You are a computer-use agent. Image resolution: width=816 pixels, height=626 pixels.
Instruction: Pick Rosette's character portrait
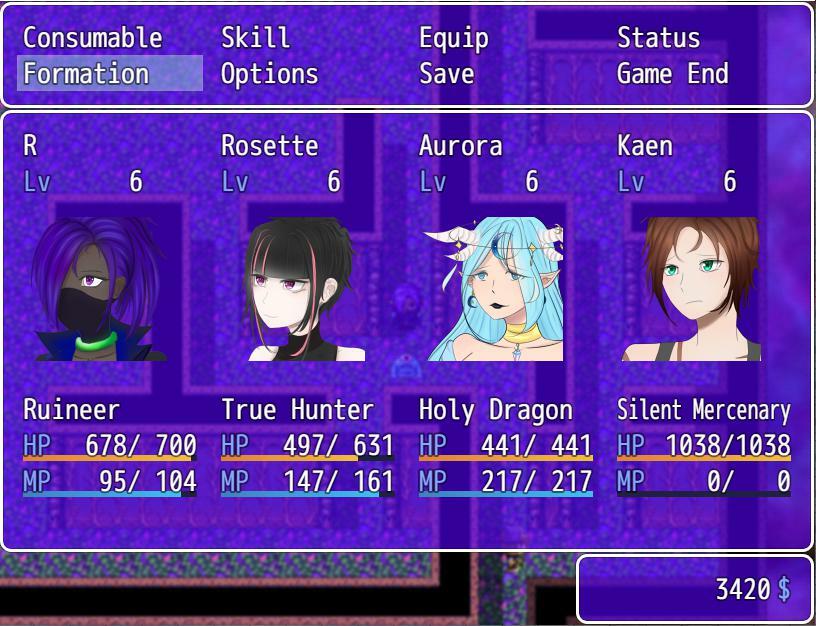click(x=296, y=289)
